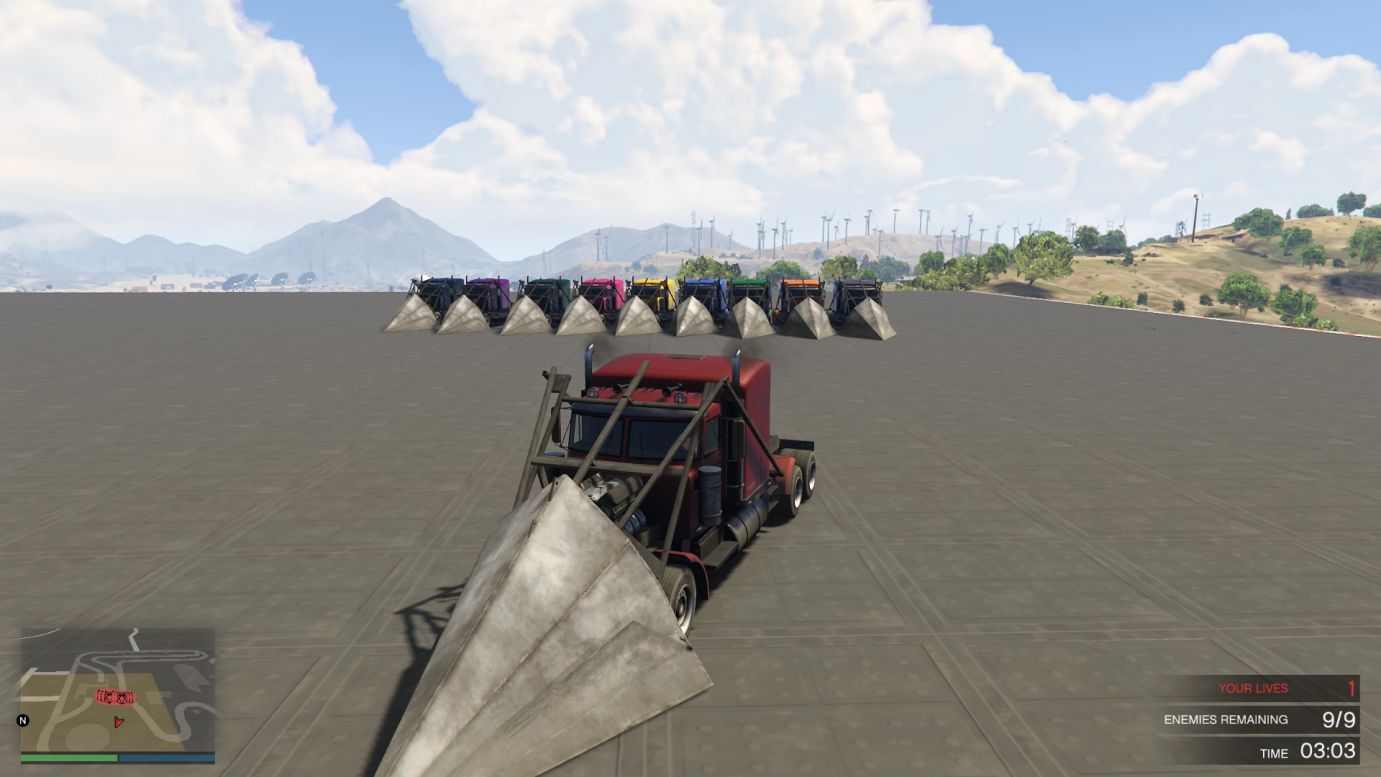Select the red player arrow on minimap

120,720
